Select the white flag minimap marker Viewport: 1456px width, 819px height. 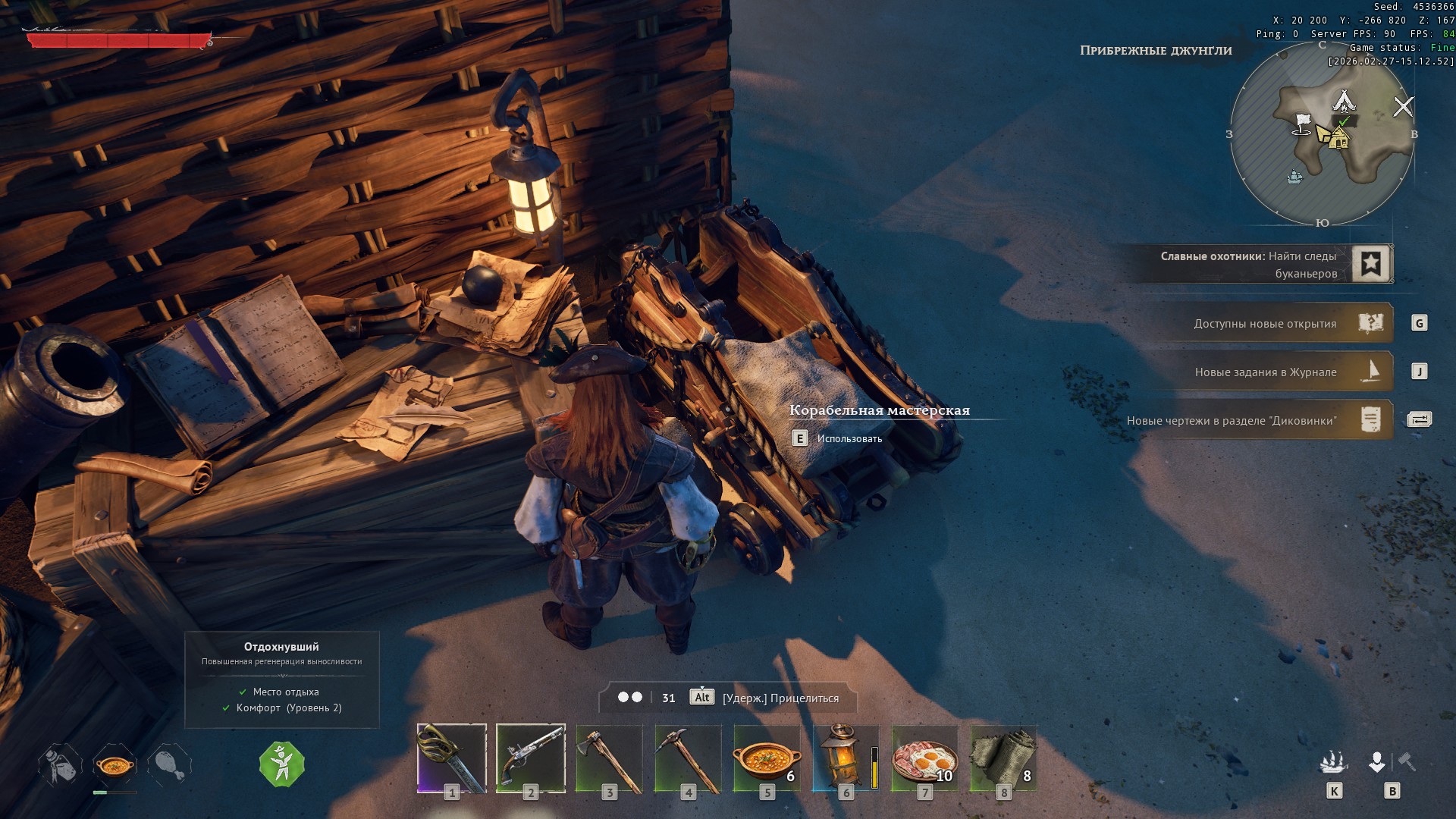(1302, 124)
